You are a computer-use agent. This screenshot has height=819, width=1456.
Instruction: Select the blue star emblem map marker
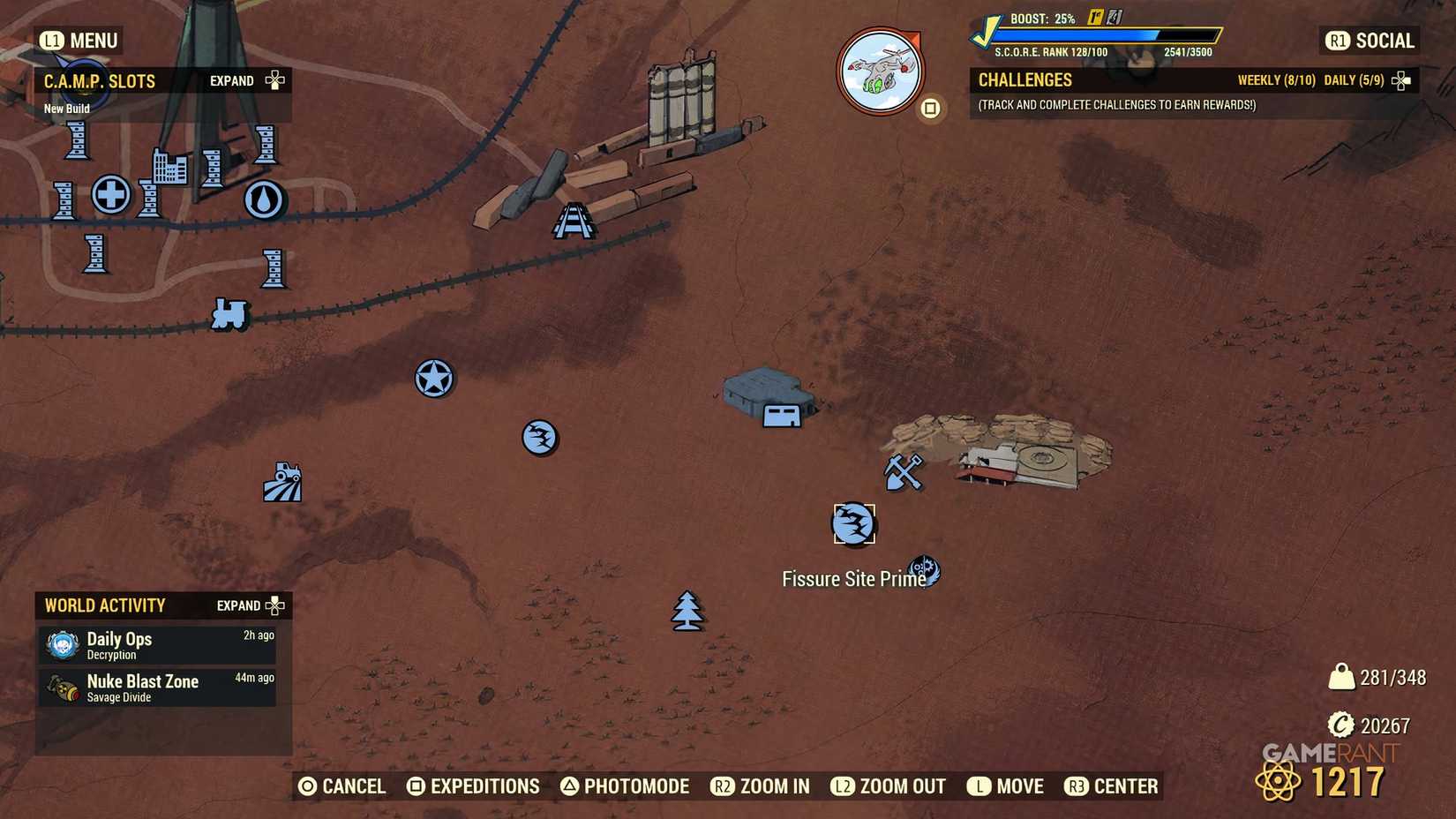432,378
